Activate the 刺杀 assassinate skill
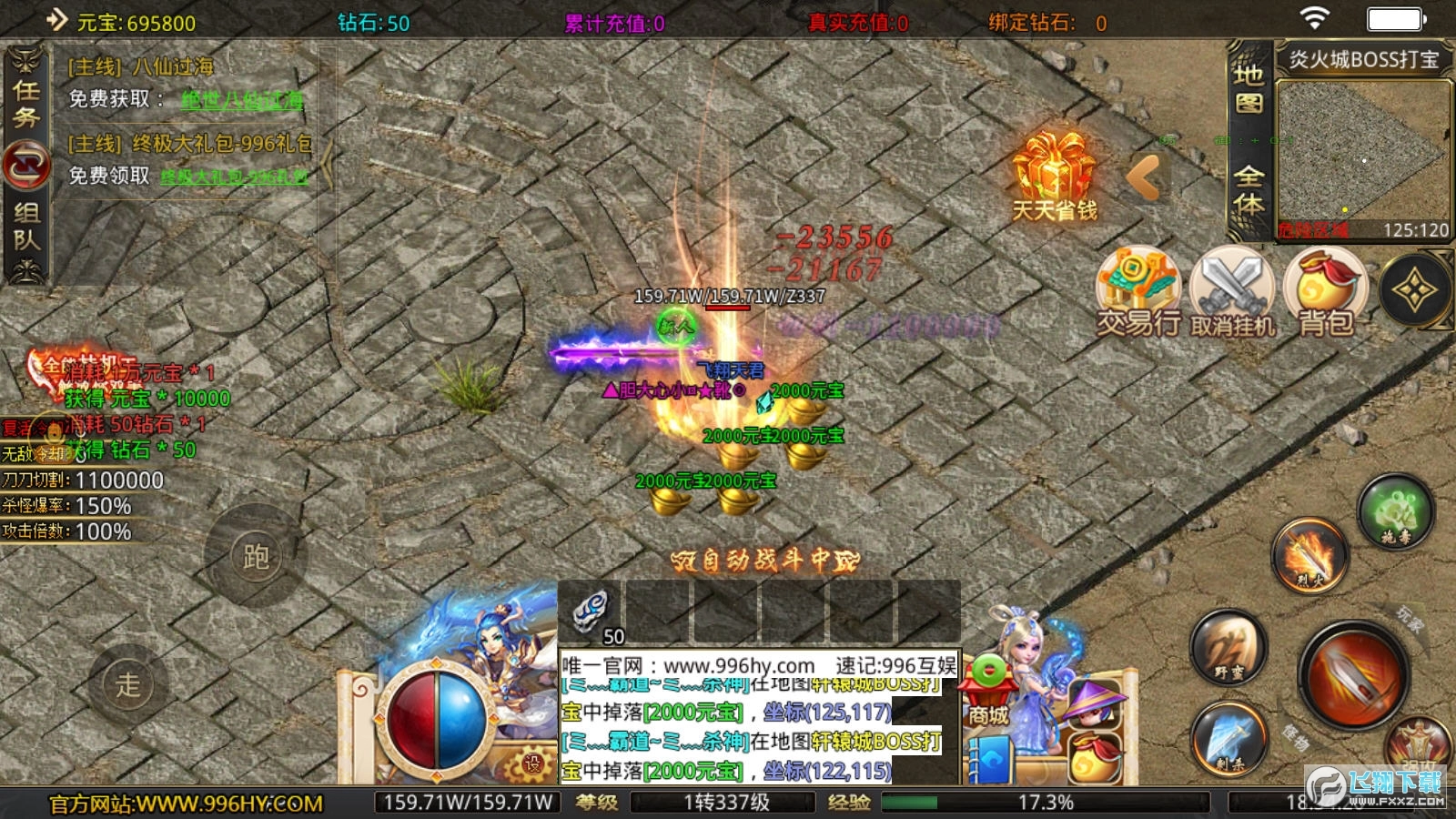 click(x=1228, y=738)
